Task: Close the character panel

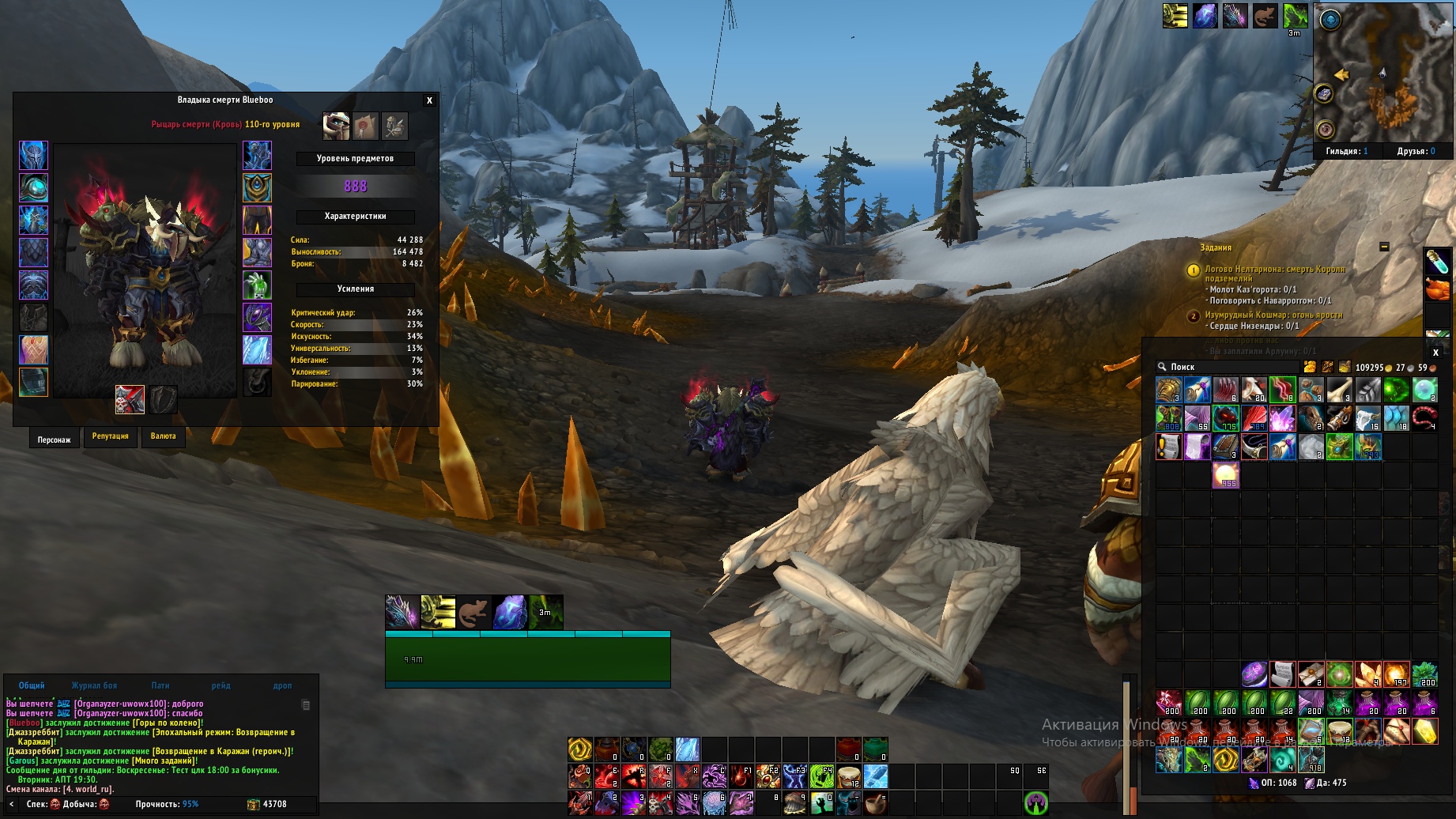Action: click(x=429, y=100)
